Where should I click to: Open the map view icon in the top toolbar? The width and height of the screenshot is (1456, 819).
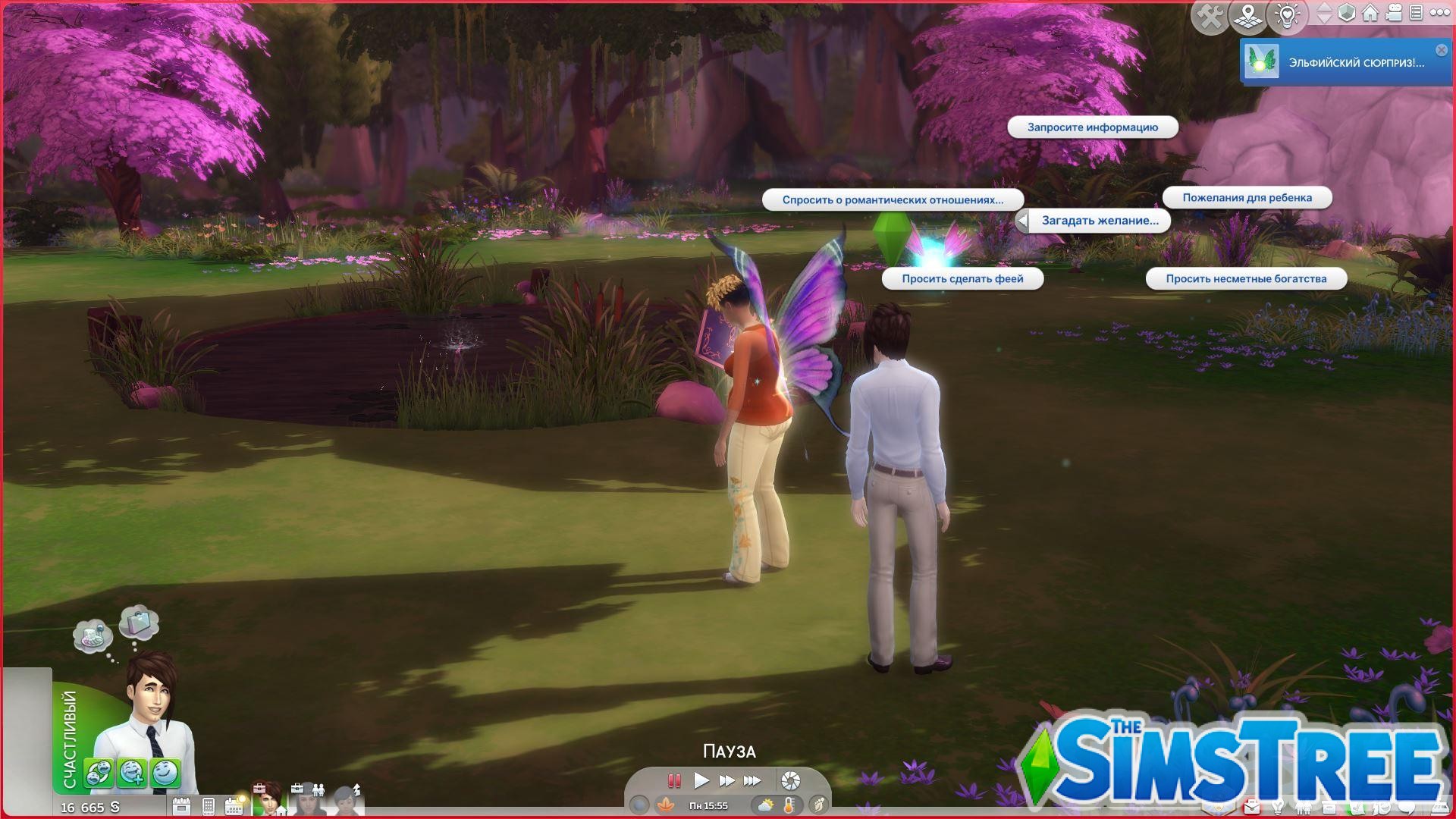(x=1248, y=14)
